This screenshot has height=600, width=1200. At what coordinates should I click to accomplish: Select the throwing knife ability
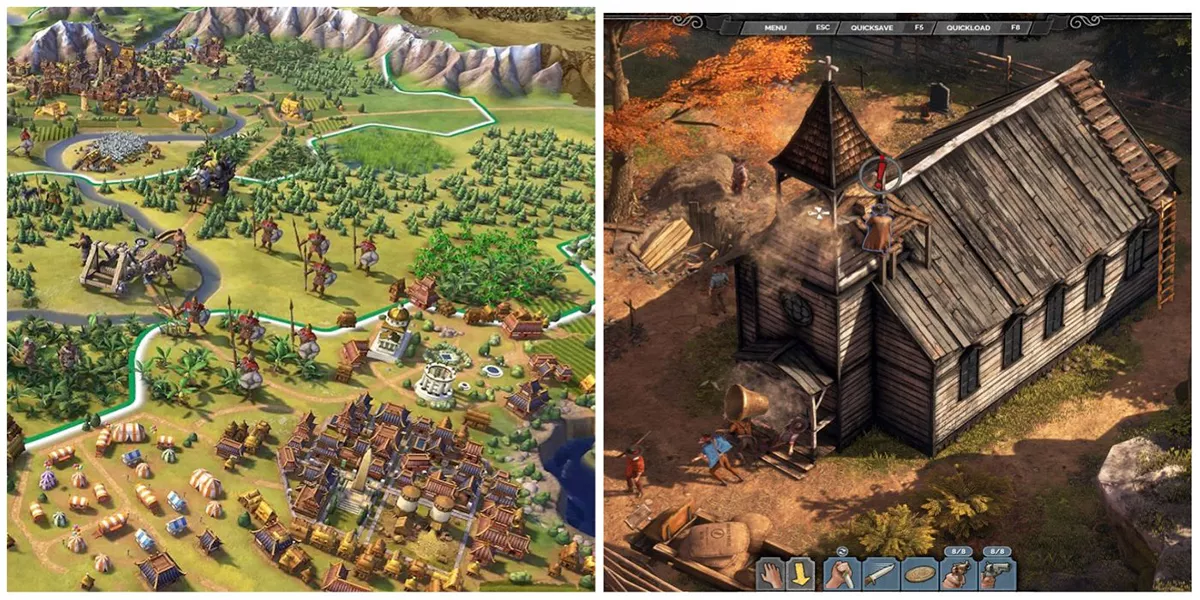coord(880,573)
